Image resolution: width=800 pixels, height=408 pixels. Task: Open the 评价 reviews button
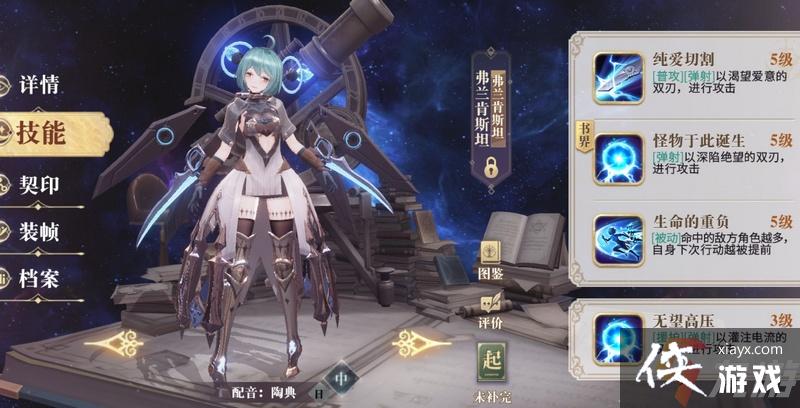point(490,307)
